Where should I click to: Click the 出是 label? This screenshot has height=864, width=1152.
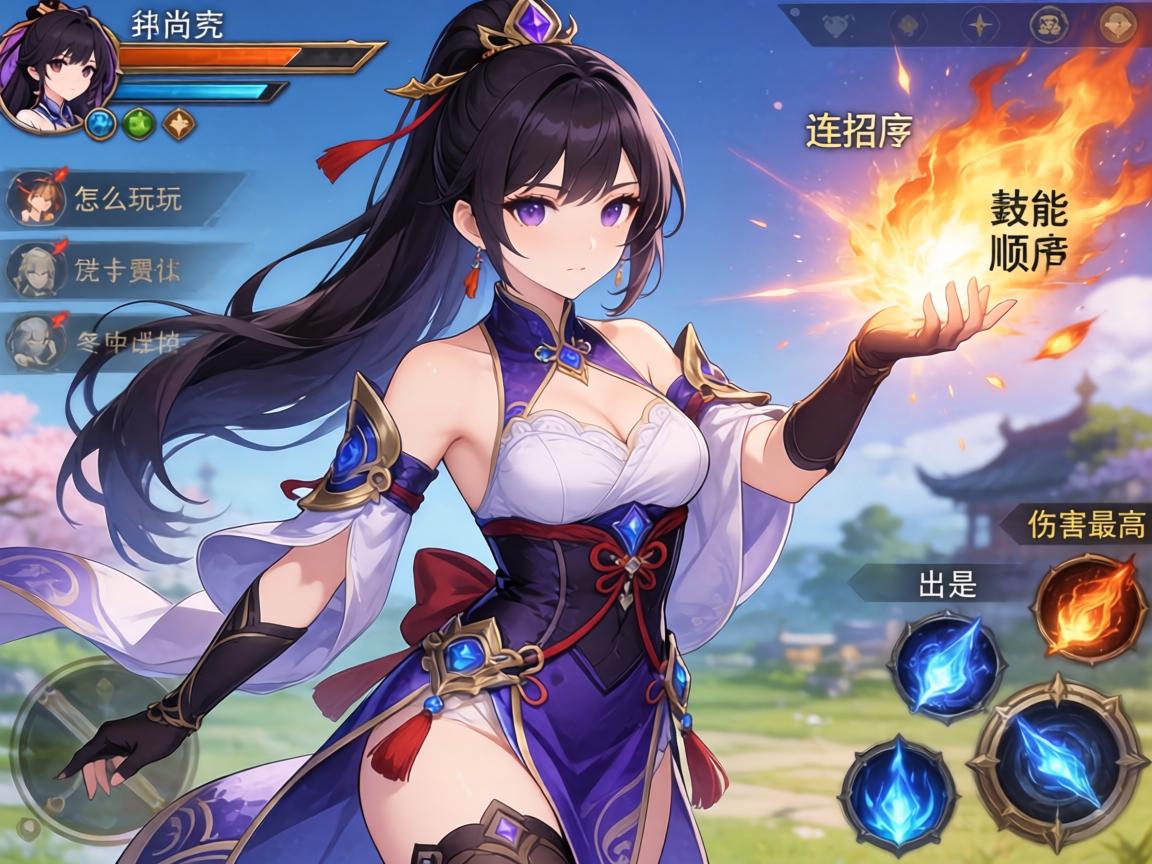tap(946, 584)
